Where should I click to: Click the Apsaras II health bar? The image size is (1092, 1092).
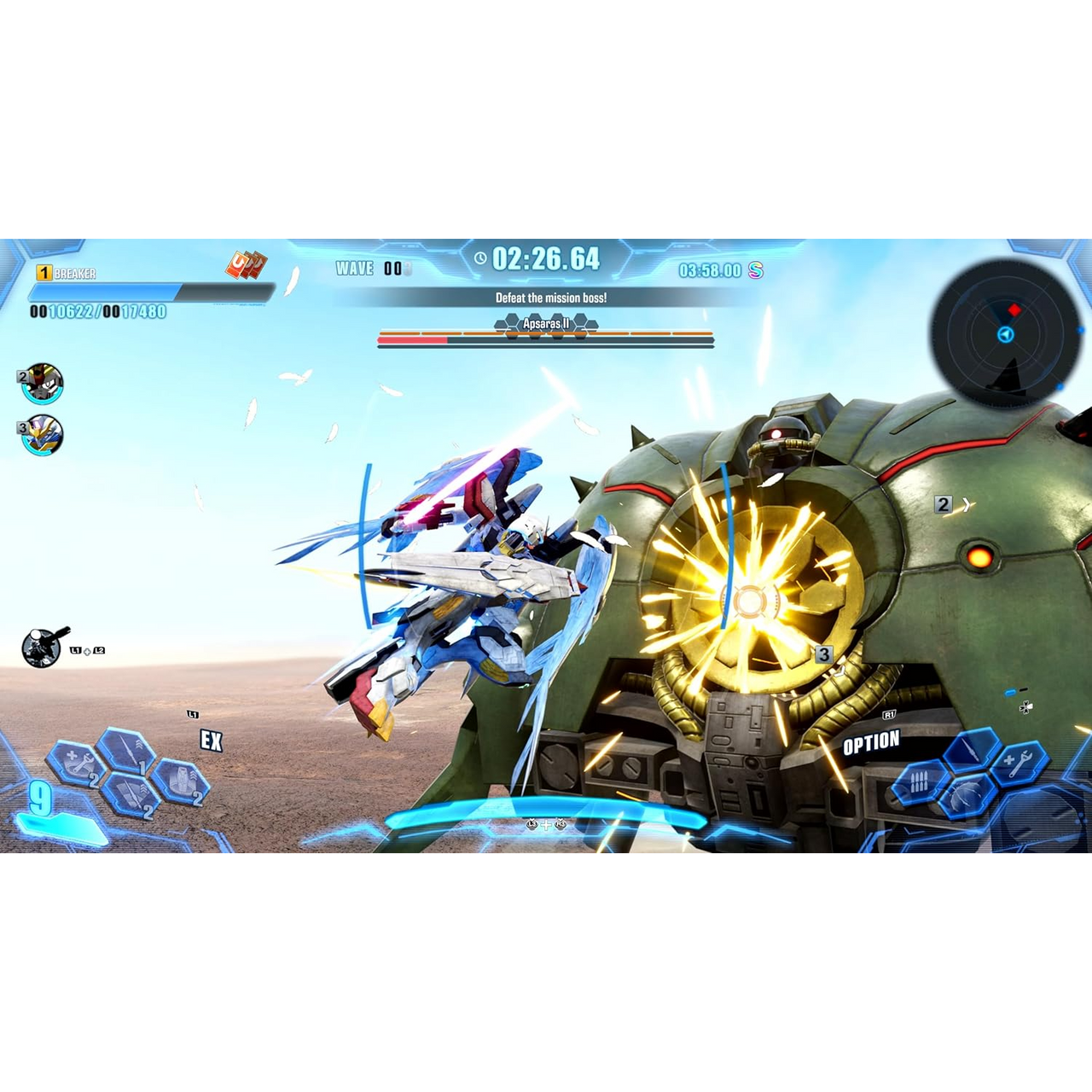546,341
